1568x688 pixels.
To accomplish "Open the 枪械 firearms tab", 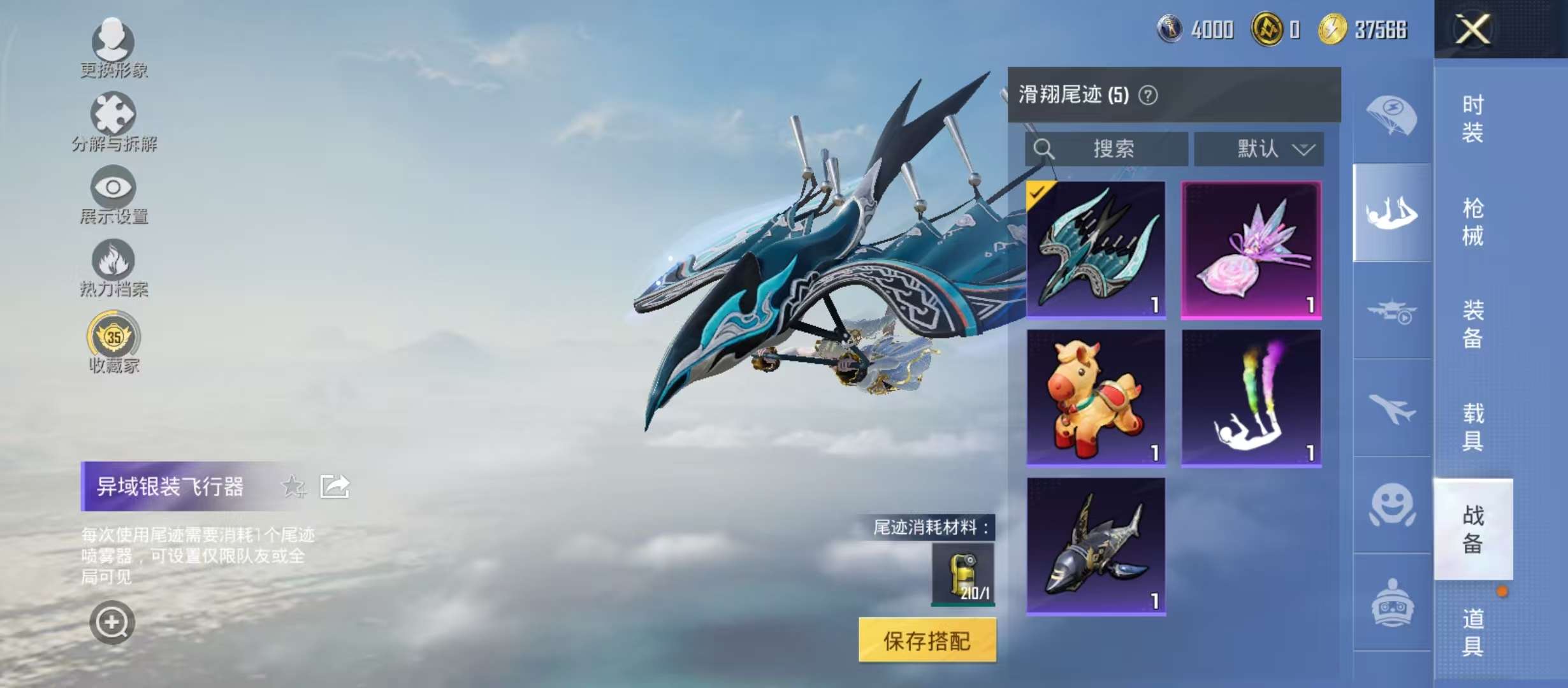I will (1472, 222).
